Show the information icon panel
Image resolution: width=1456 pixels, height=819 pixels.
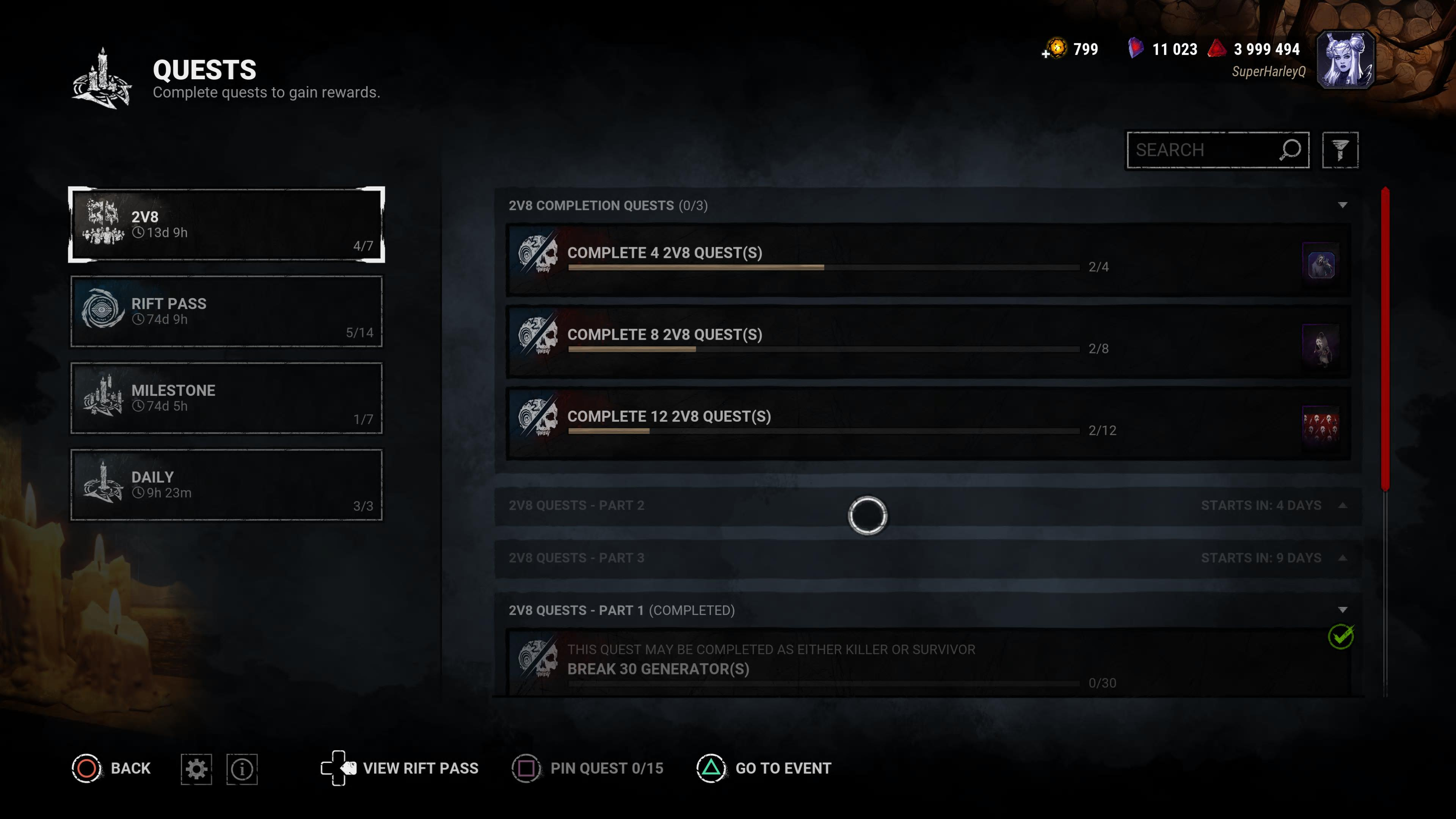242,769
